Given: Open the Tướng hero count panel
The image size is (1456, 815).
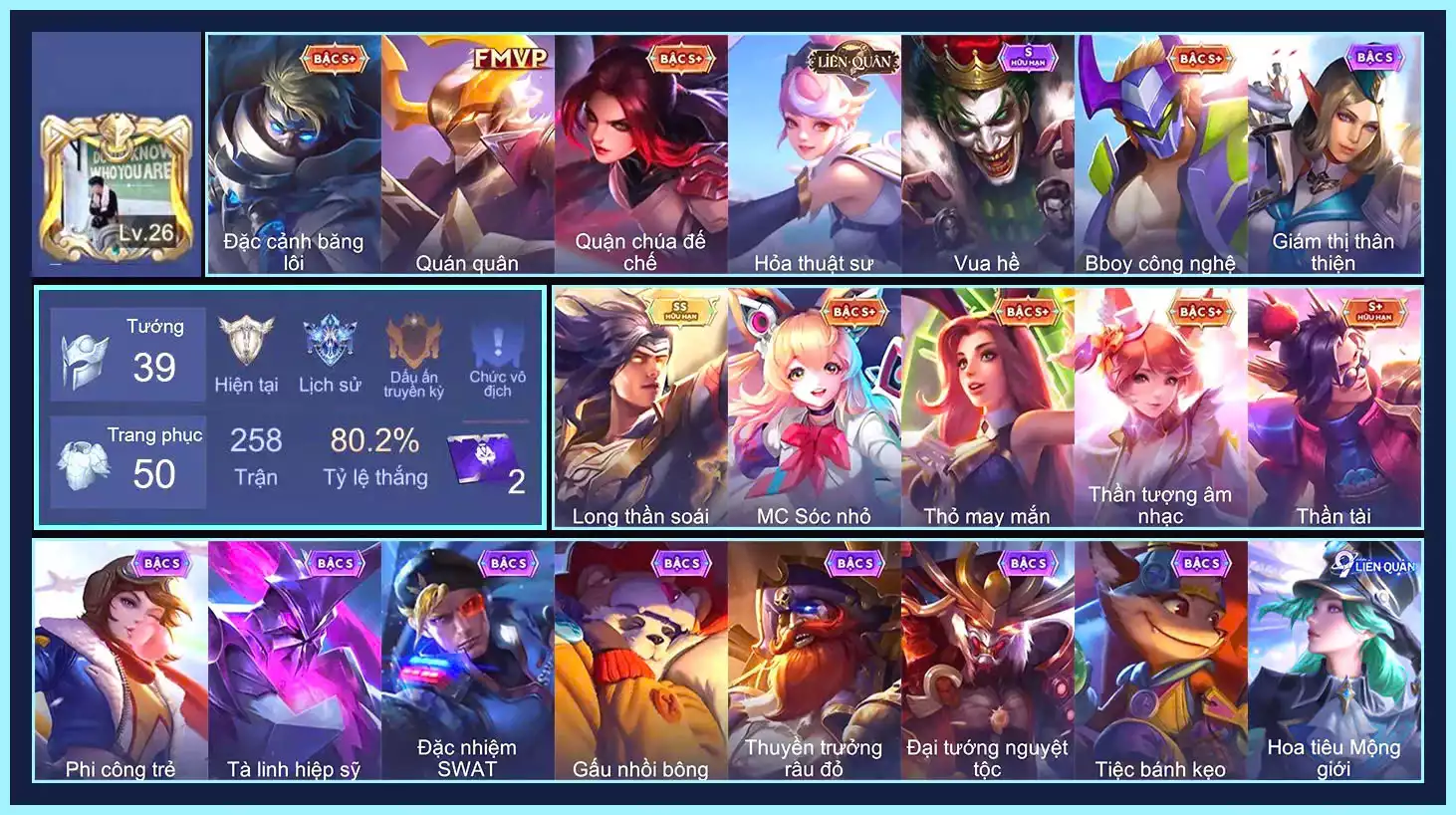Looking at the screenshot, I should coord(128,356).
